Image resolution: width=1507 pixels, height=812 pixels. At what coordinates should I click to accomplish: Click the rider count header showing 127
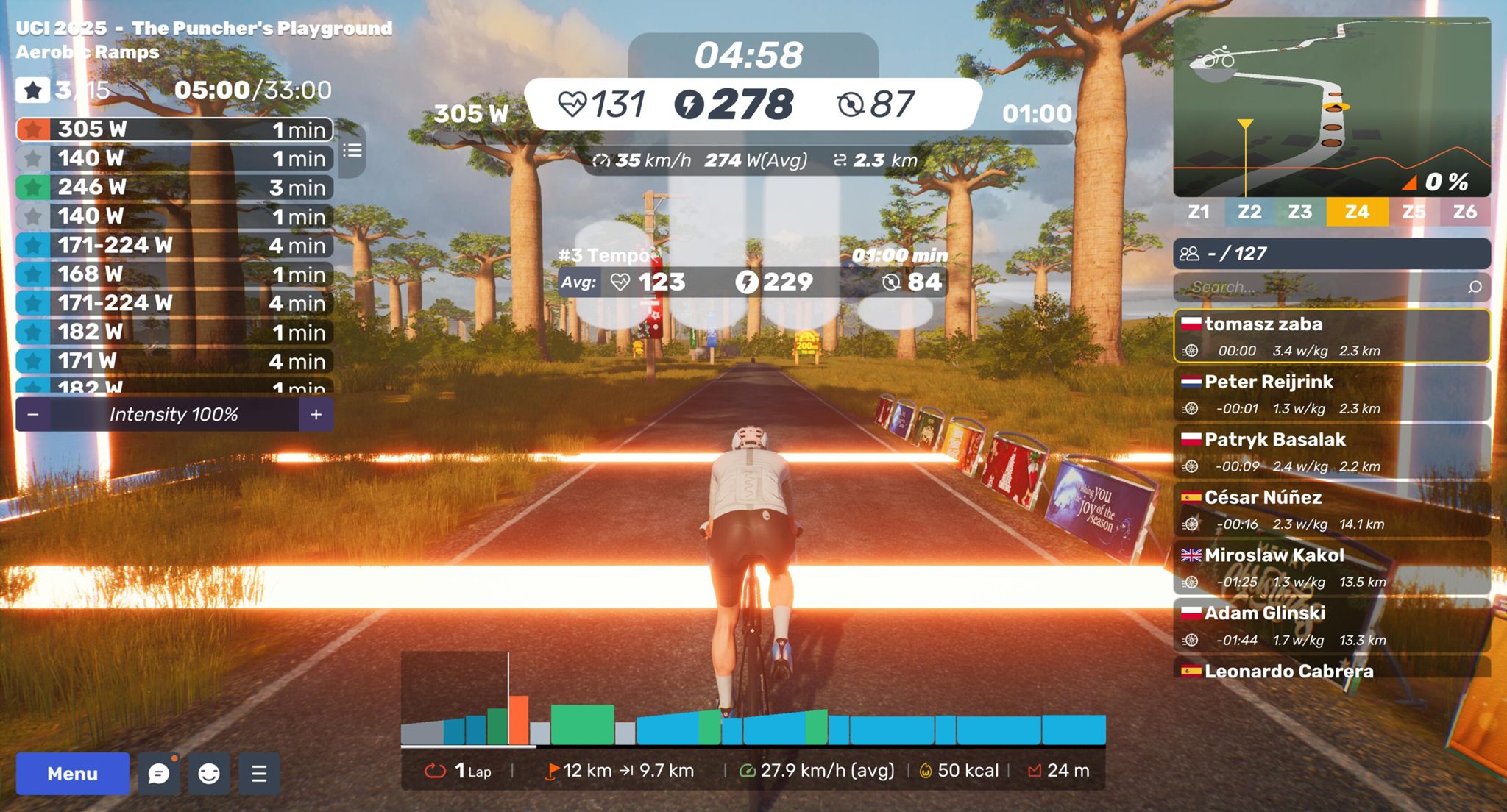point(1332,254)
